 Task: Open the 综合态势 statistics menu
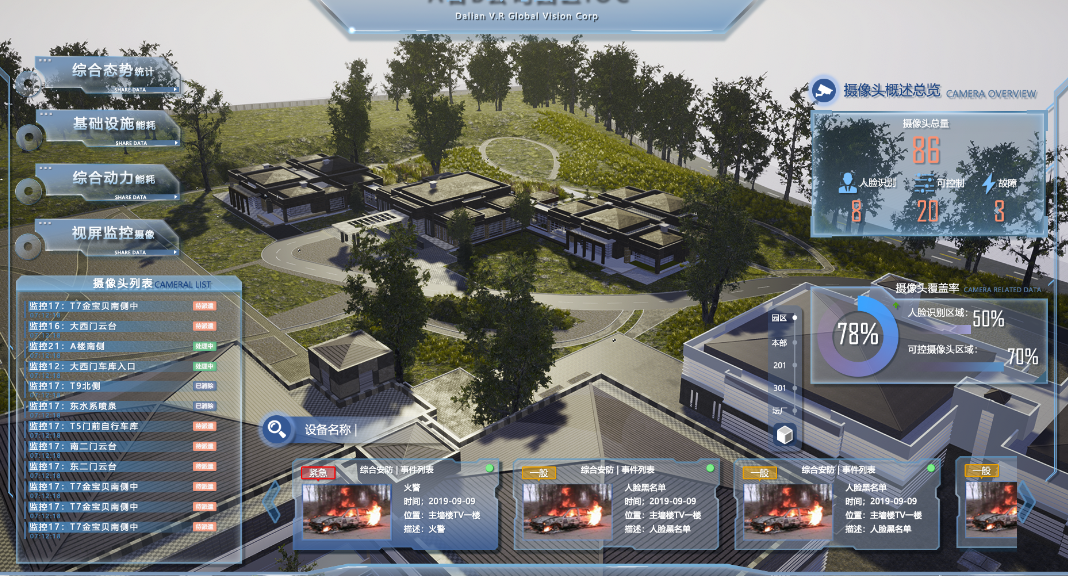click(x=110, y=72)
